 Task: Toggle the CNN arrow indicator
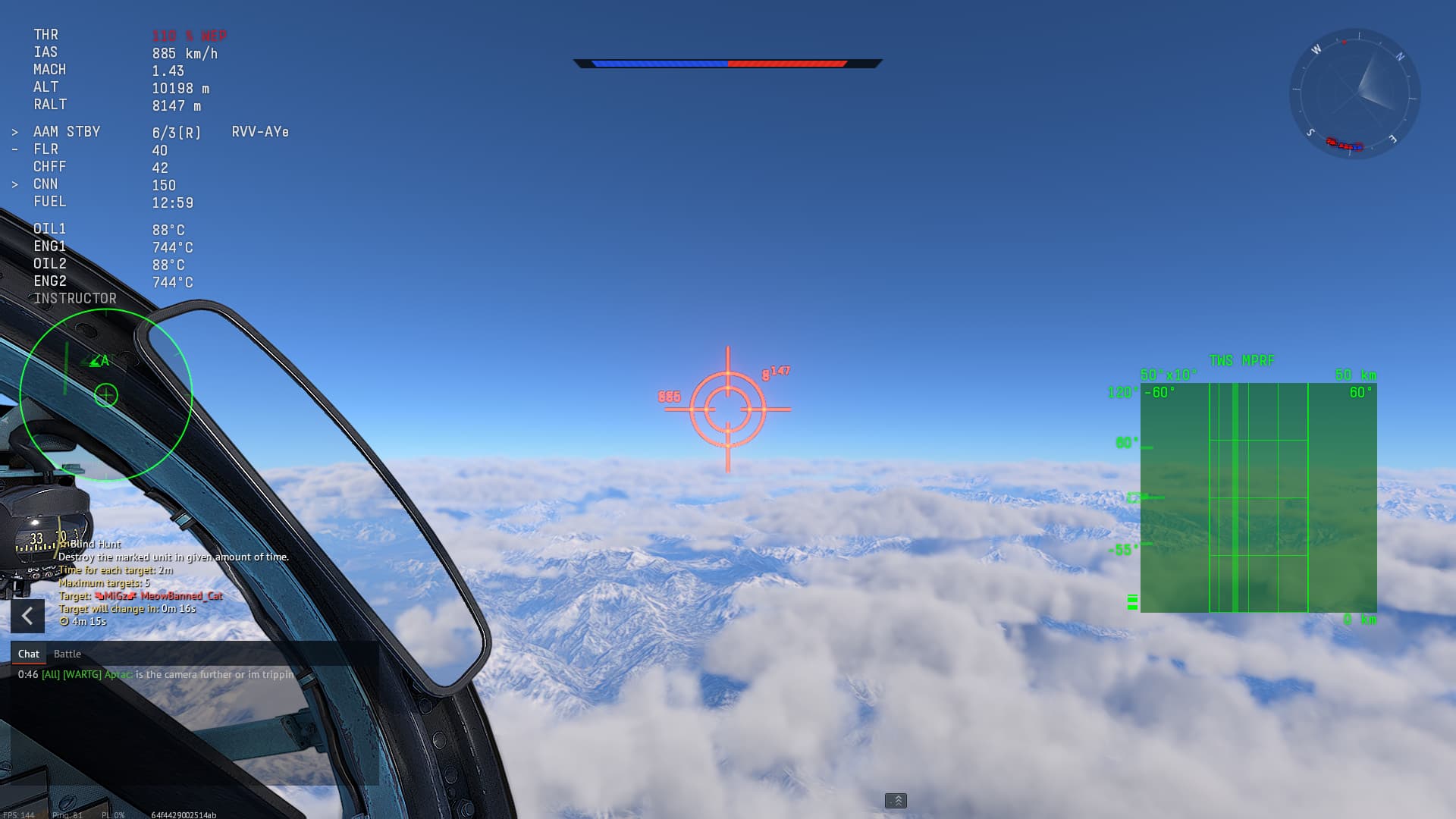(16, 183)
